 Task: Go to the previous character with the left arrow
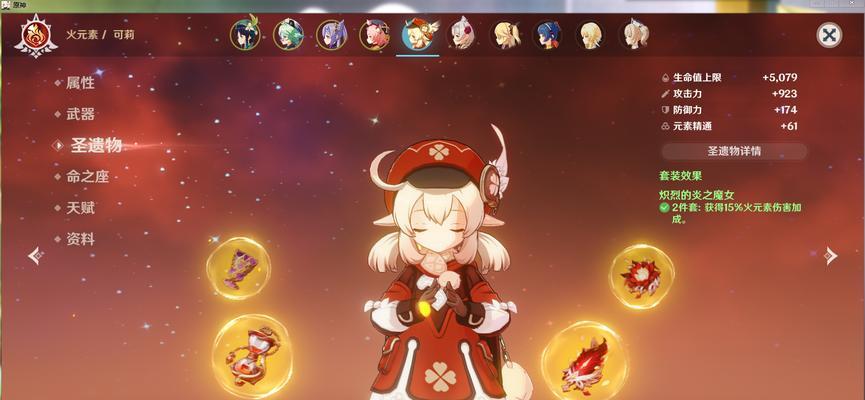point(34,256)
